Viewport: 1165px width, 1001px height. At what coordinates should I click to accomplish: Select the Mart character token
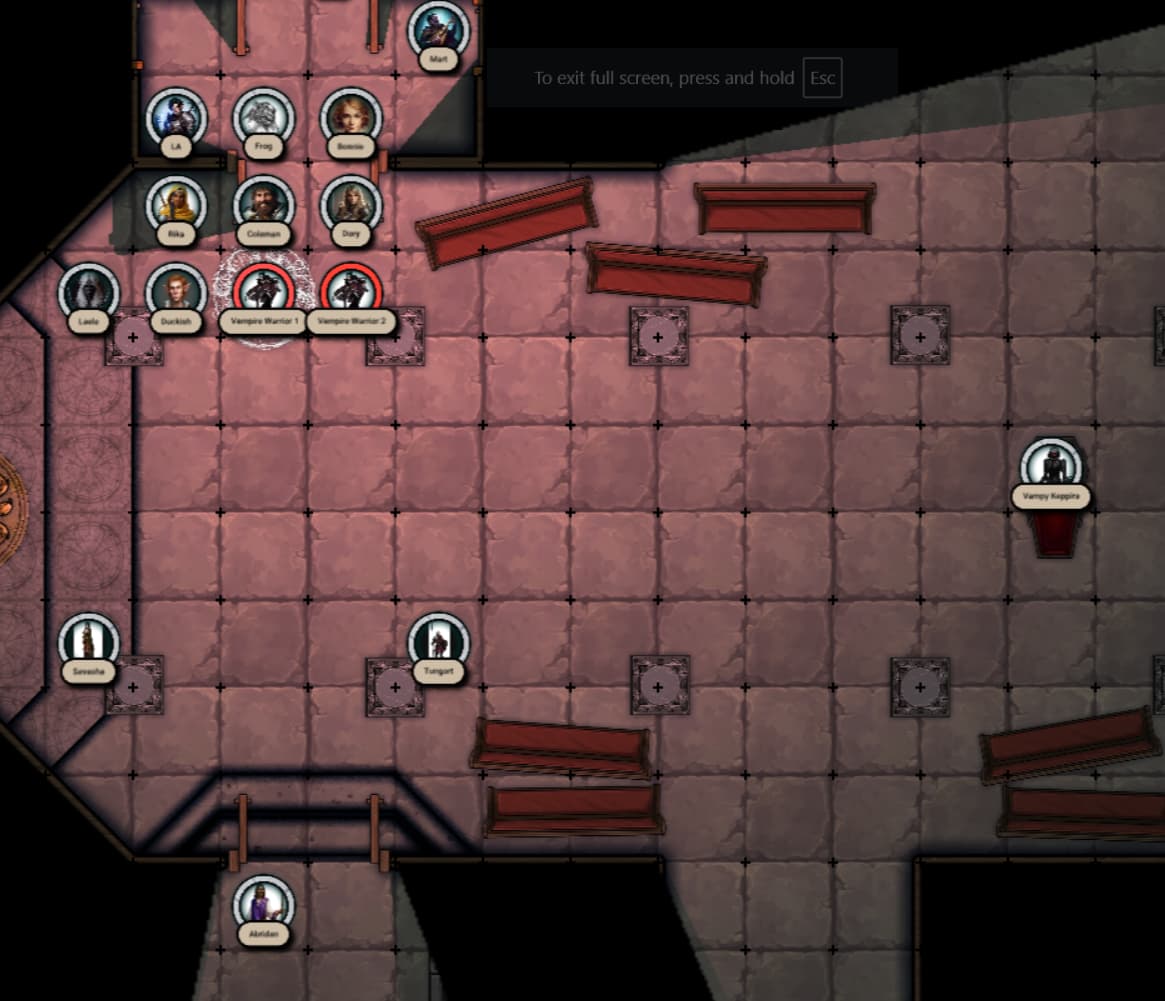[439, 30]
